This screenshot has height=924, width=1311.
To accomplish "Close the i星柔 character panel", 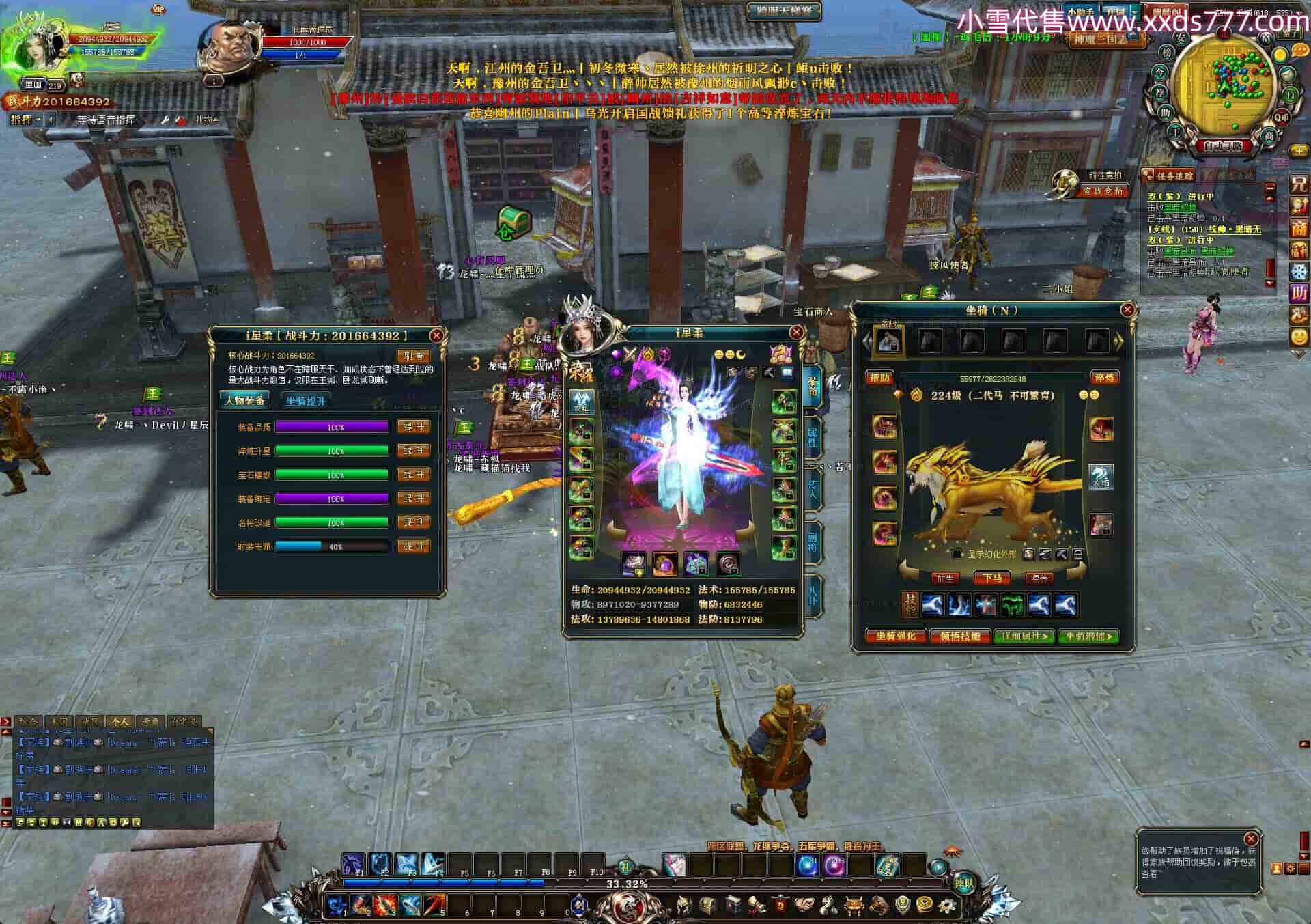I will pos(796,333).
